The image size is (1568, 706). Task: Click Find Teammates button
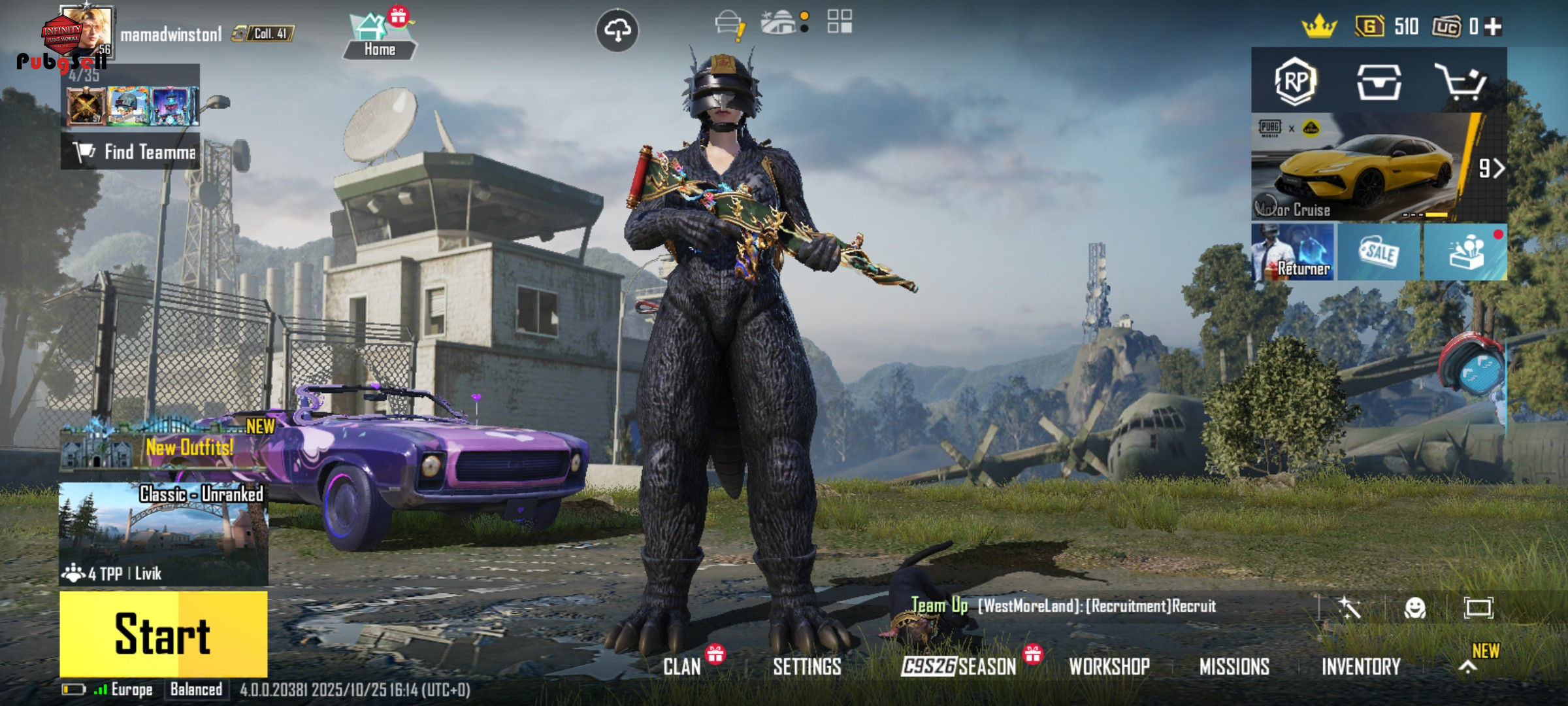tap(131, 152)
